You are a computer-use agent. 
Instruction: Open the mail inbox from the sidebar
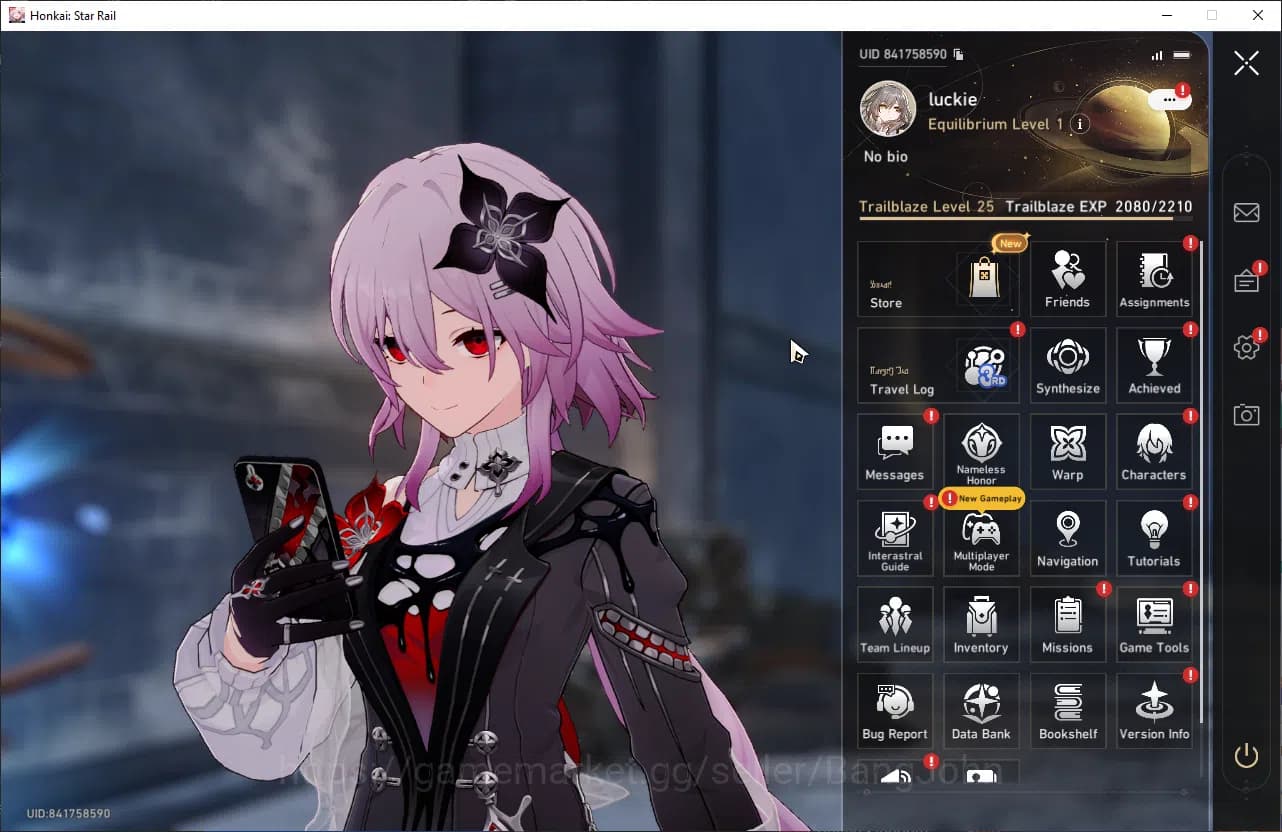[1246, 212]
